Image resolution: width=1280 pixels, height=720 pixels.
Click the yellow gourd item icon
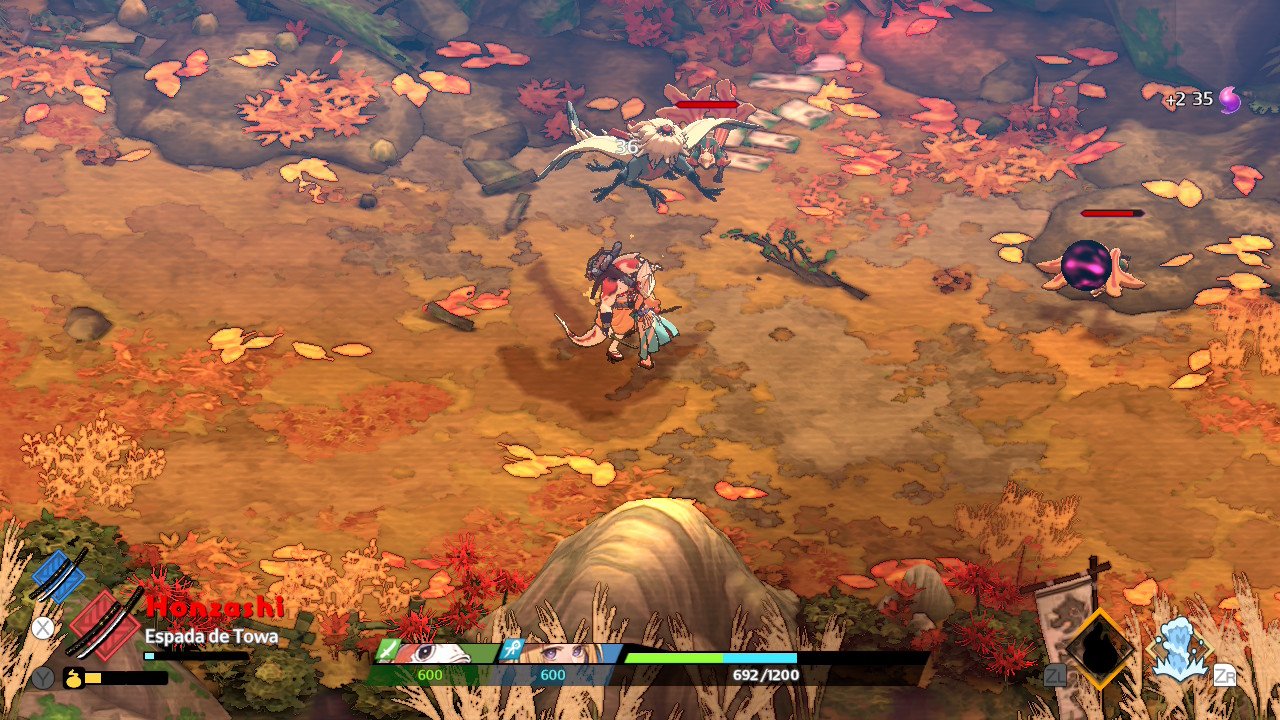[73, 678]
